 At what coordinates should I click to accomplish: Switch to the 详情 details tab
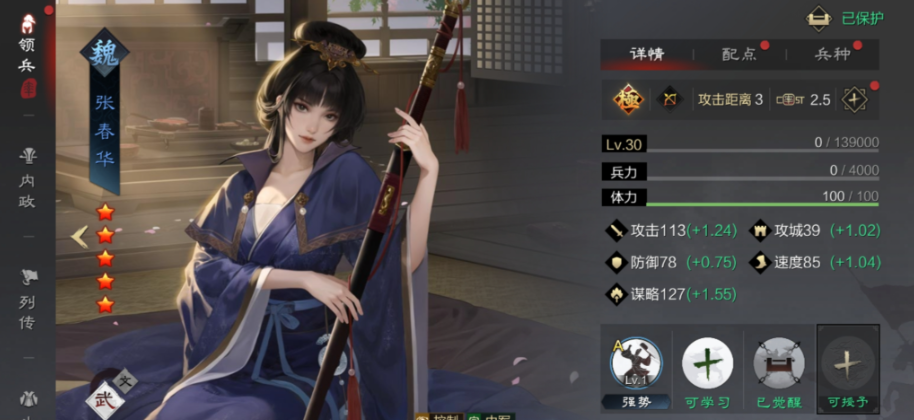[646, 54]
